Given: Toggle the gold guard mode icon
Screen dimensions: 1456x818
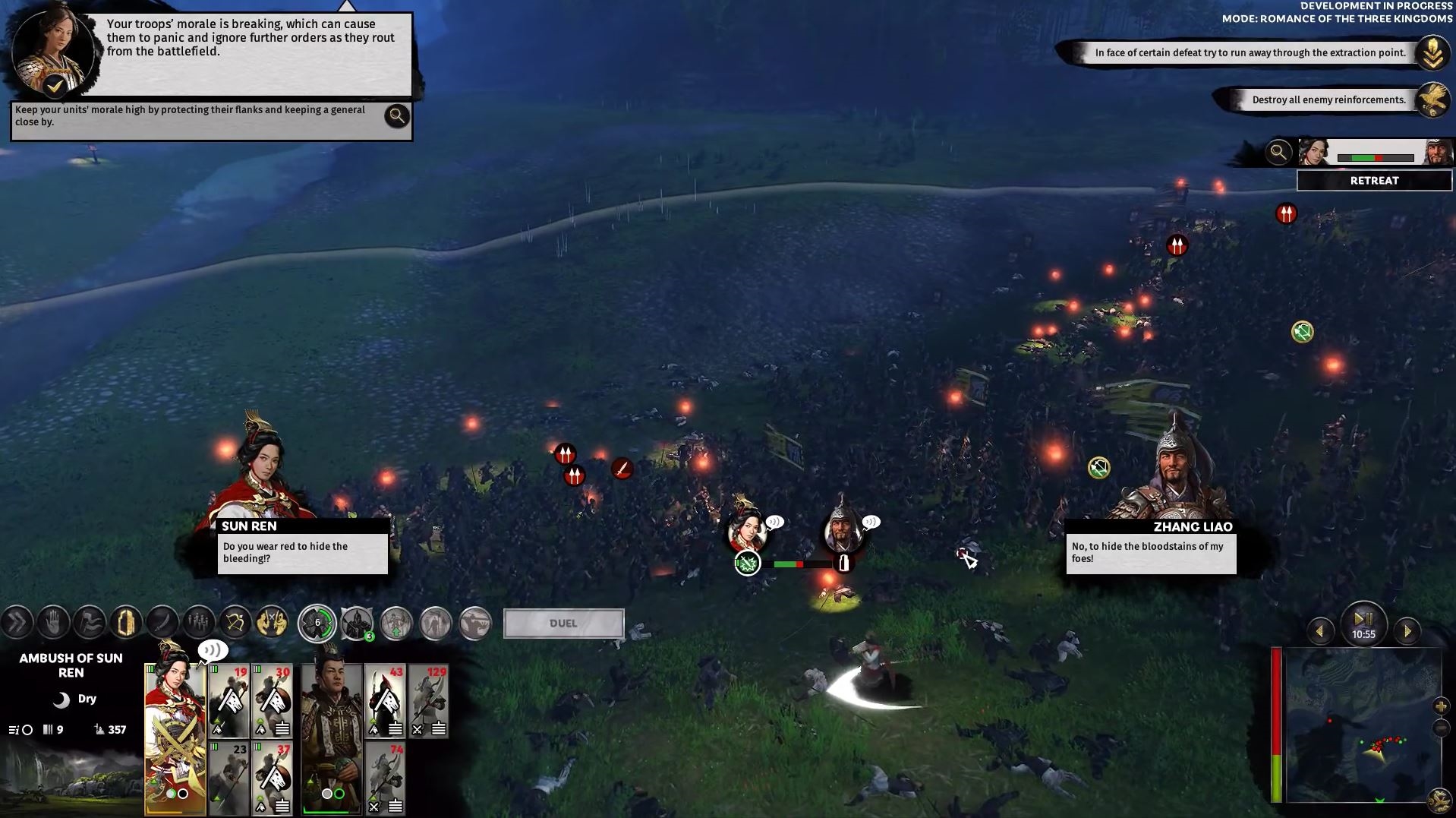Looking at the screenshot, I should [x=126, y=624].
